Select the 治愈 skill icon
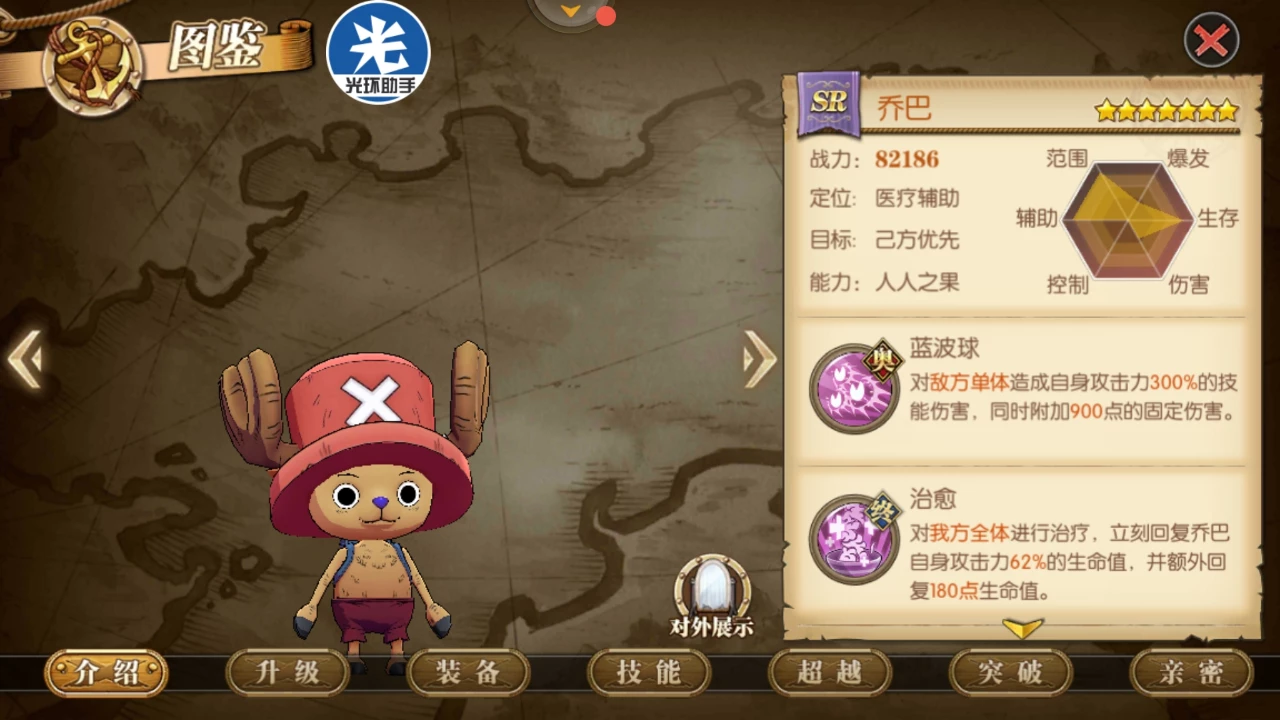This screenshot has width=1280, height=720. pyautogui.click(x=854, y=538)
